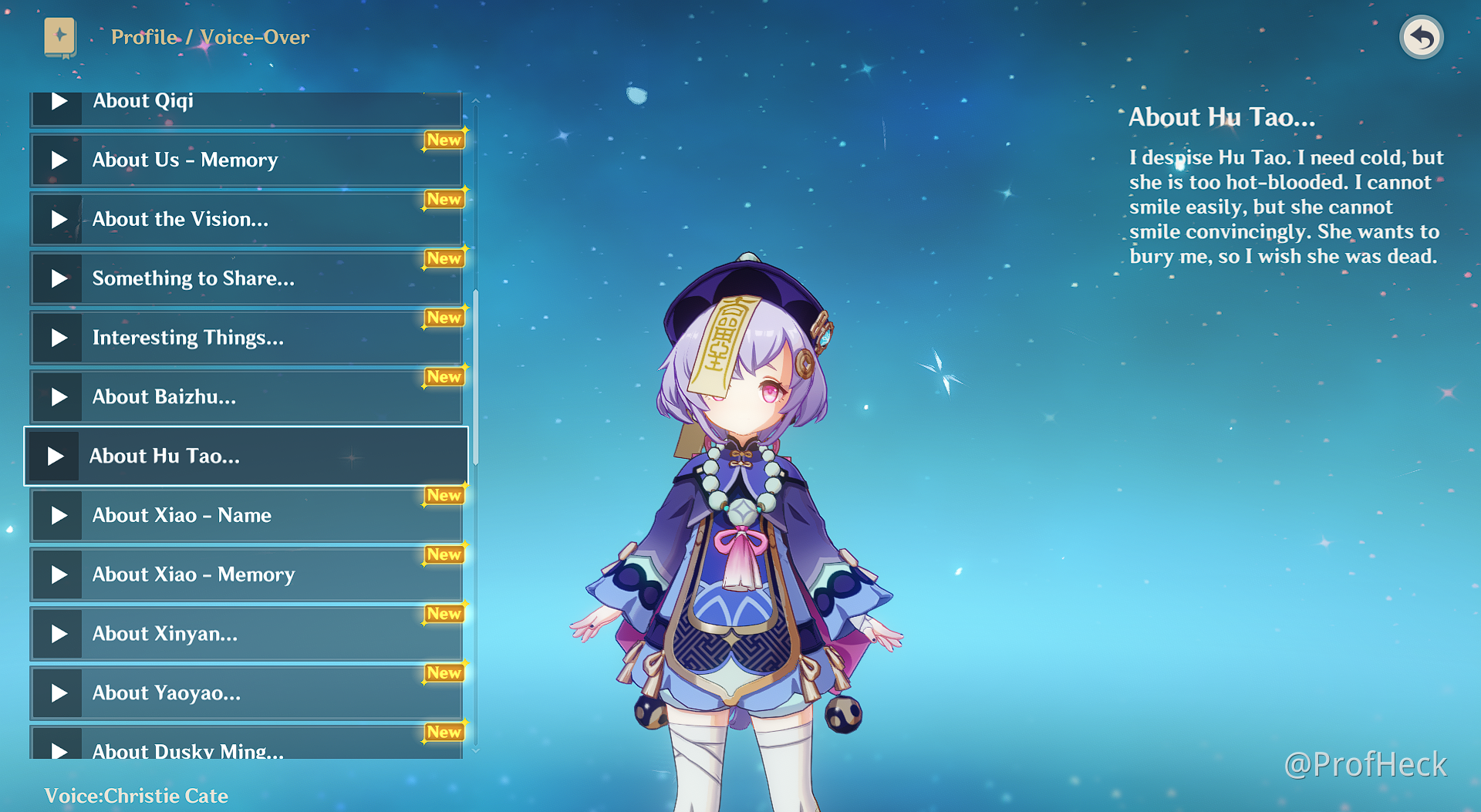
Task: Replay the About Hu Tao... voice line
Action: (56, 457)
